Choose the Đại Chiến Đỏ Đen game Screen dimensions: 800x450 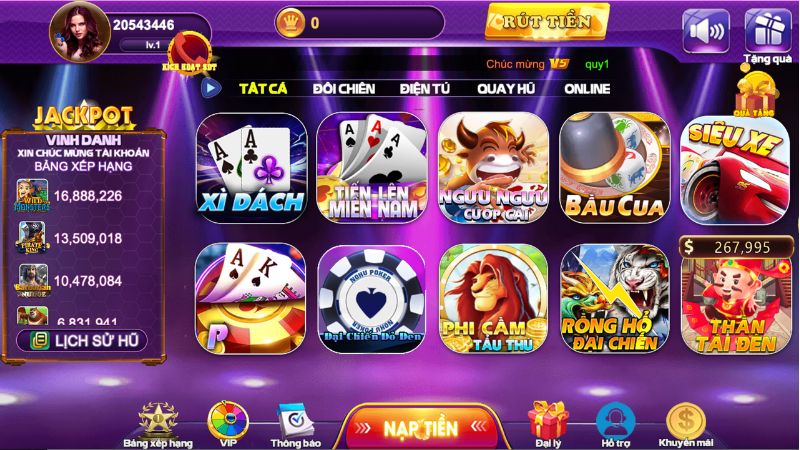[x=371, y=298]
